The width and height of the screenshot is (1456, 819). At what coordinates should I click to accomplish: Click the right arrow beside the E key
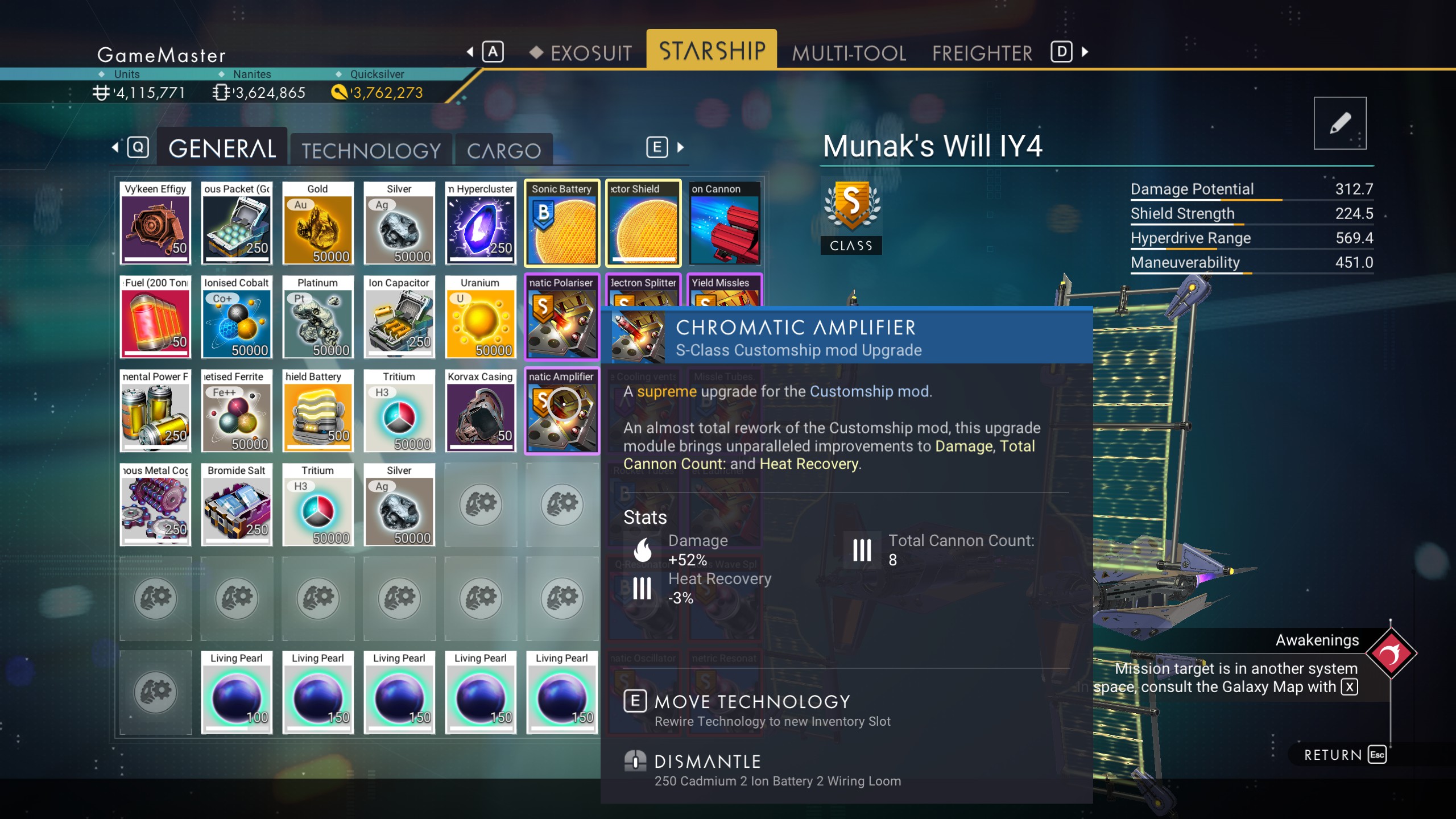681,147
